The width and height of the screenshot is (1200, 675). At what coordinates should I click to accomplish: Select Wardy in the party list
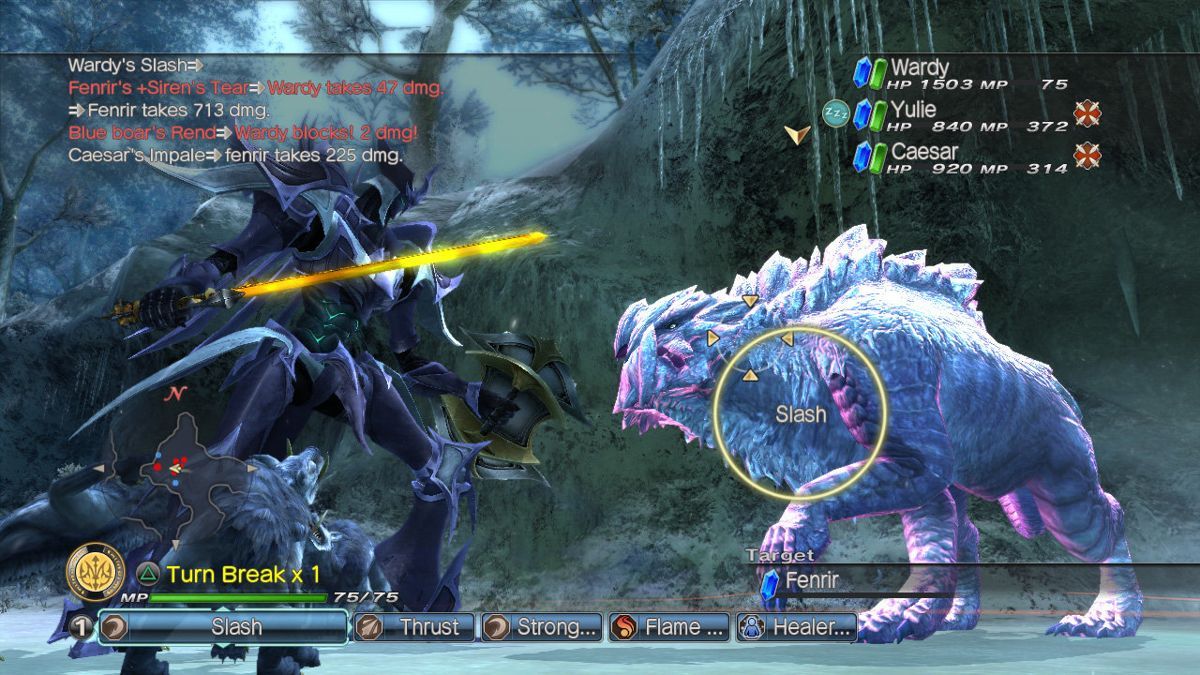pos(919,69)
